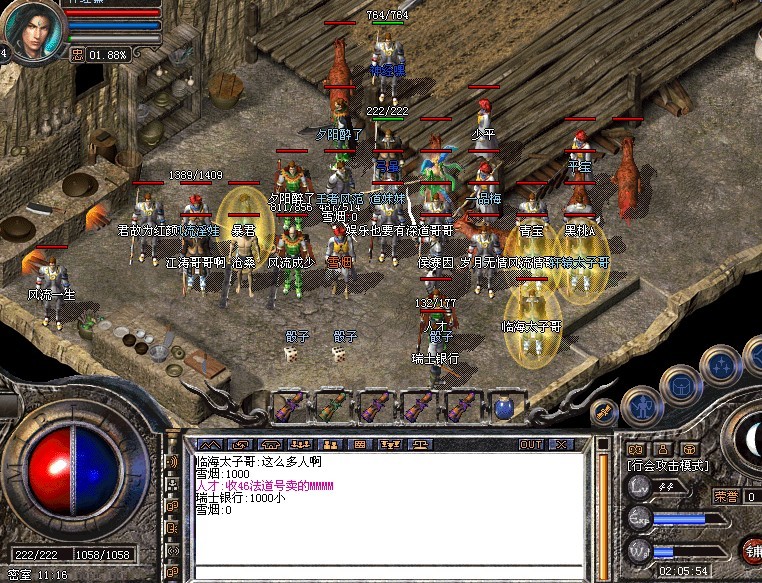Click the chat text input line

(390, 573)
